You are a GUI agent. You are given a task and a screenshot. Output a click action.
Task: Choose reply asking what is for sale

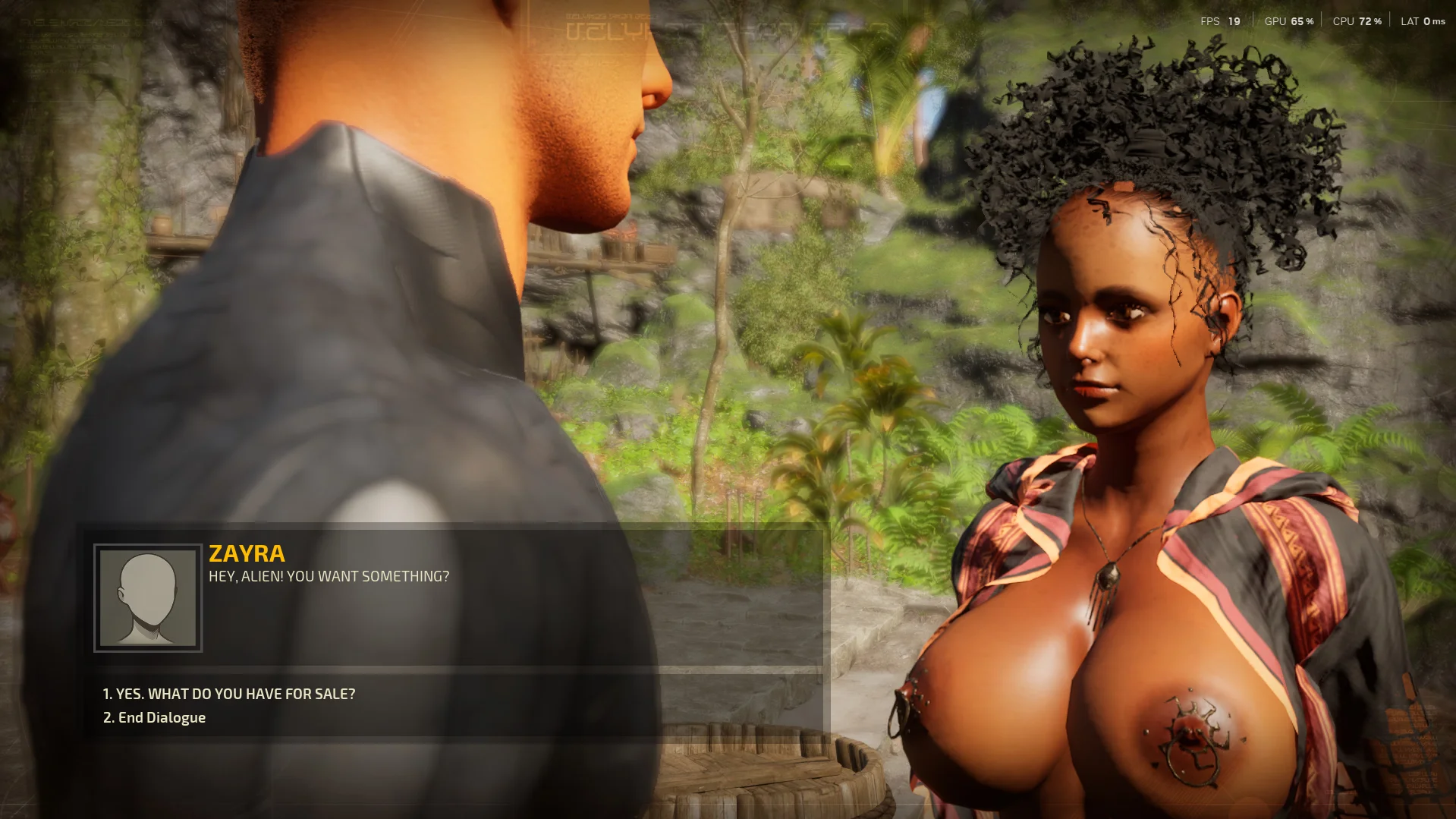coord(228,694)
